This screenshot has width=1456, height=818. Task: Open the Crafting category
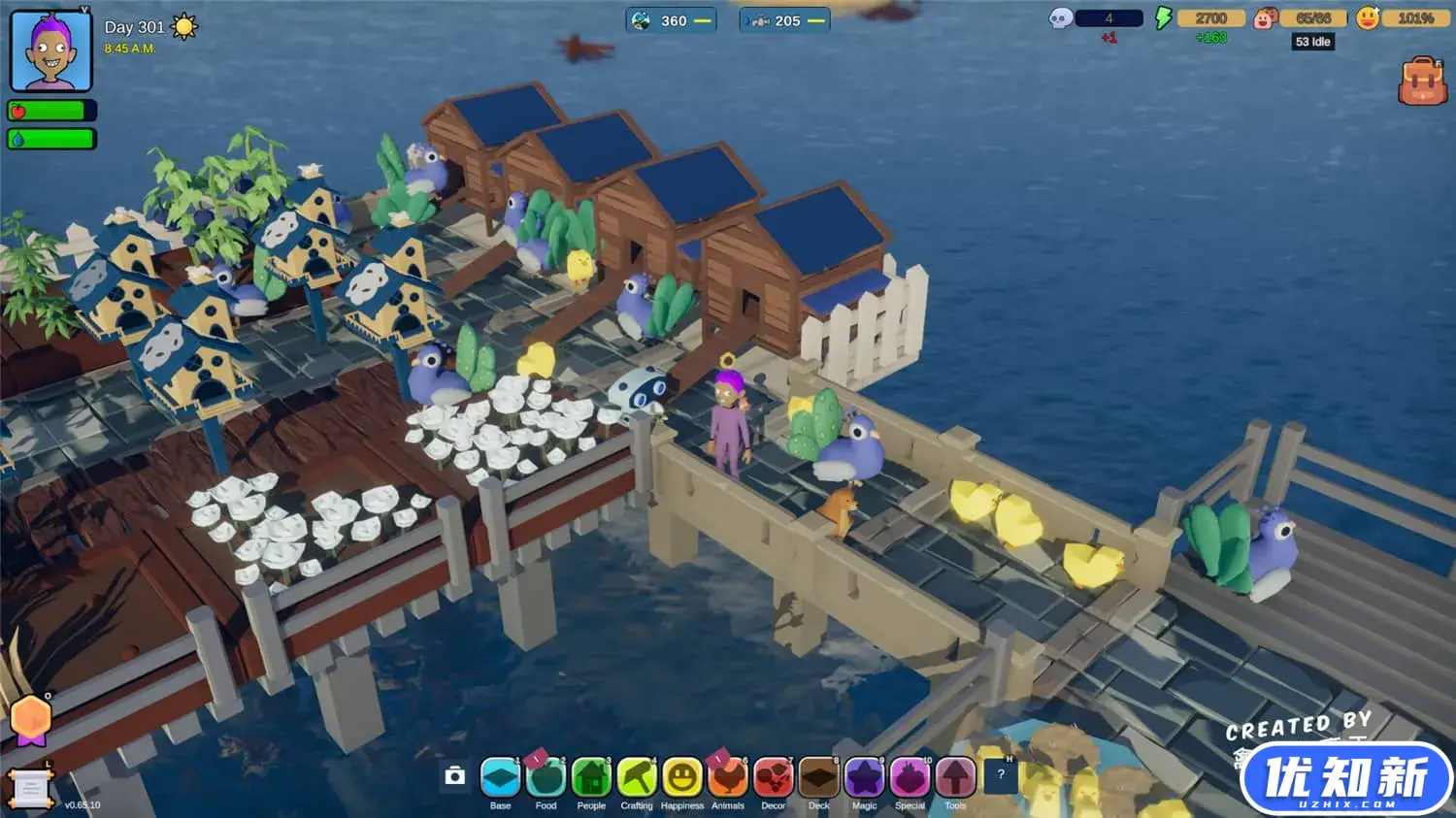click(637, 777)
